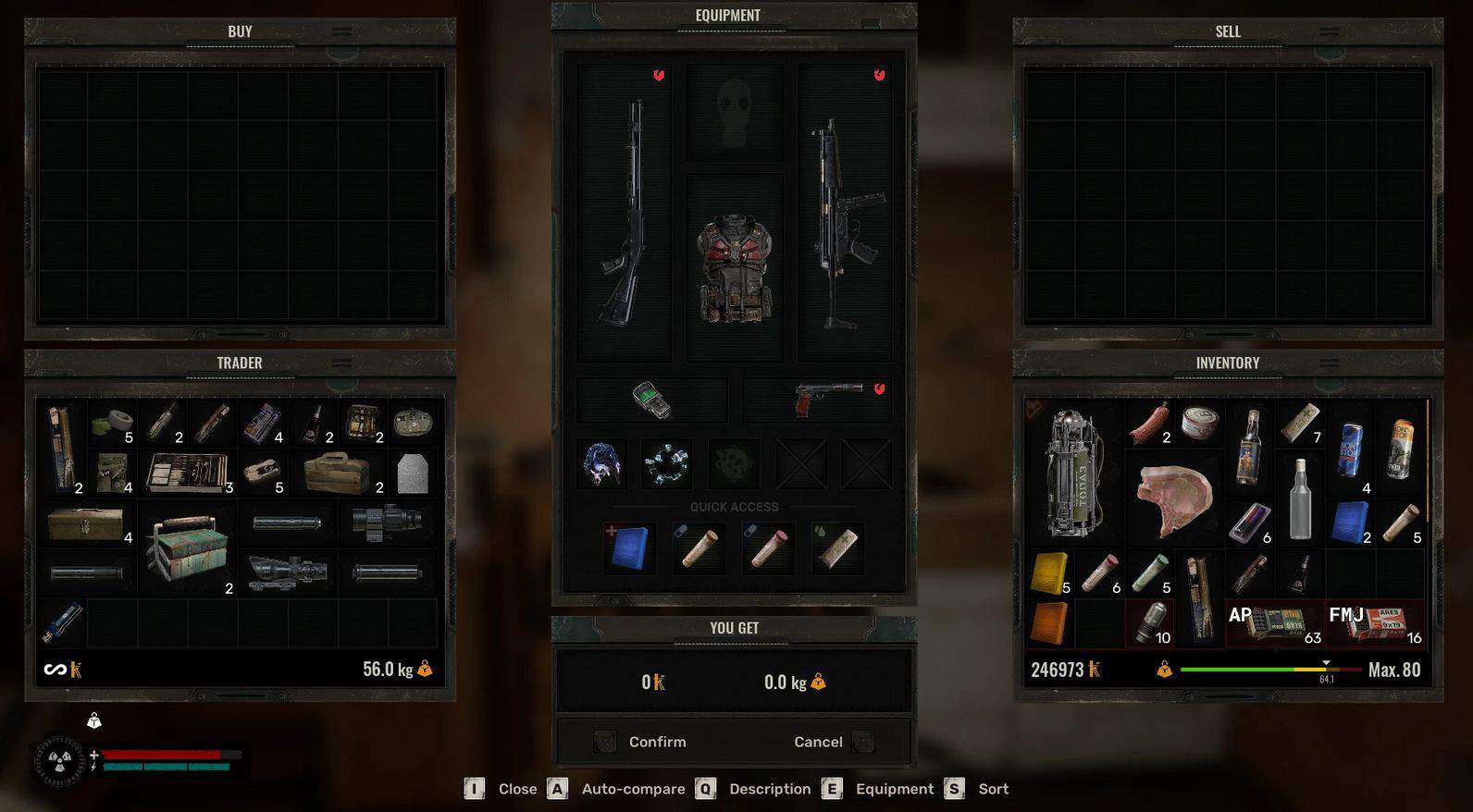Select the trader's large teal toolbox
This screenshot has width=1473, height=812.
187,548
